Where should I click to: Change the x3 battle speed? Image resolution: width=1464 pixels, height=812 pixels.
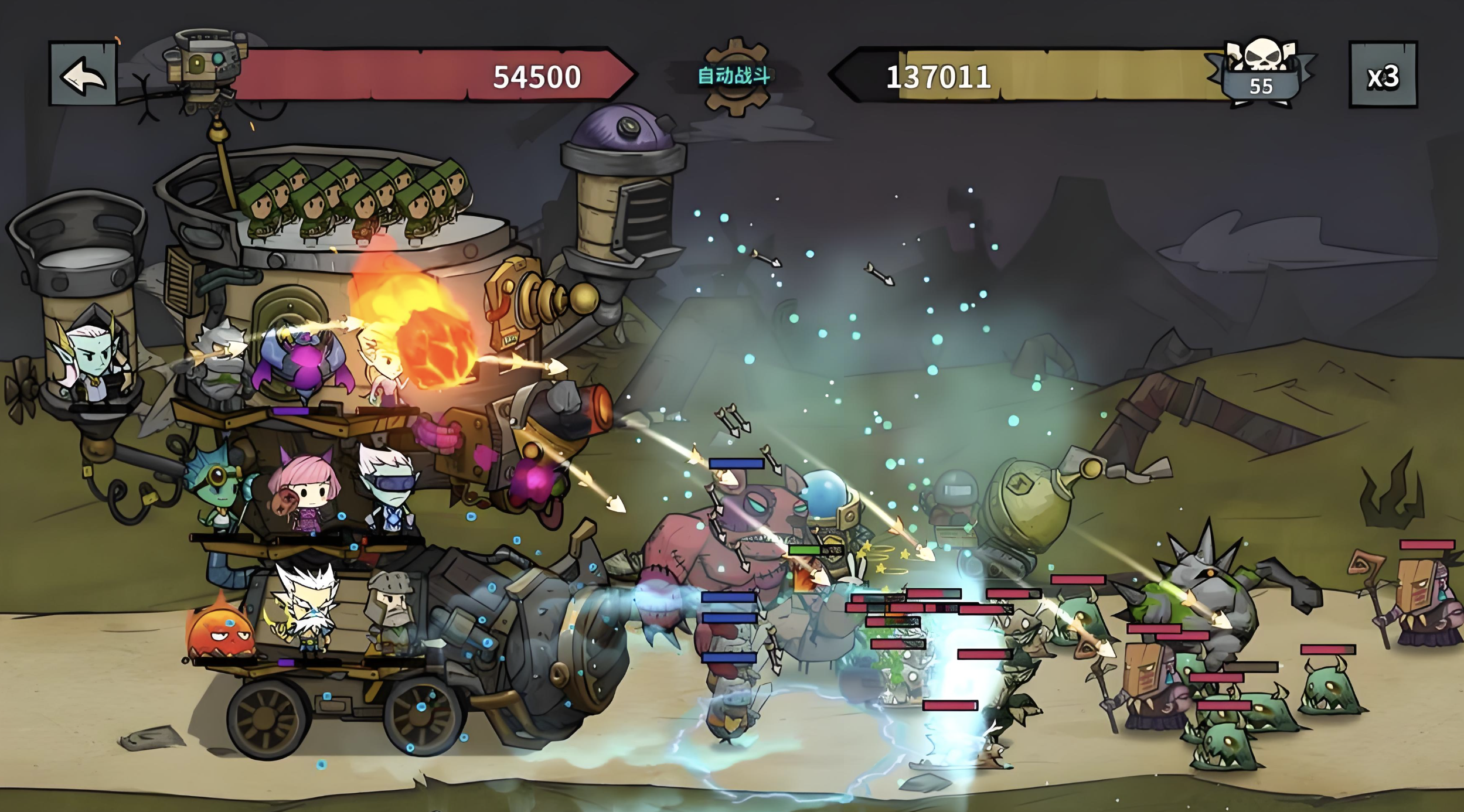(1383, 75)
